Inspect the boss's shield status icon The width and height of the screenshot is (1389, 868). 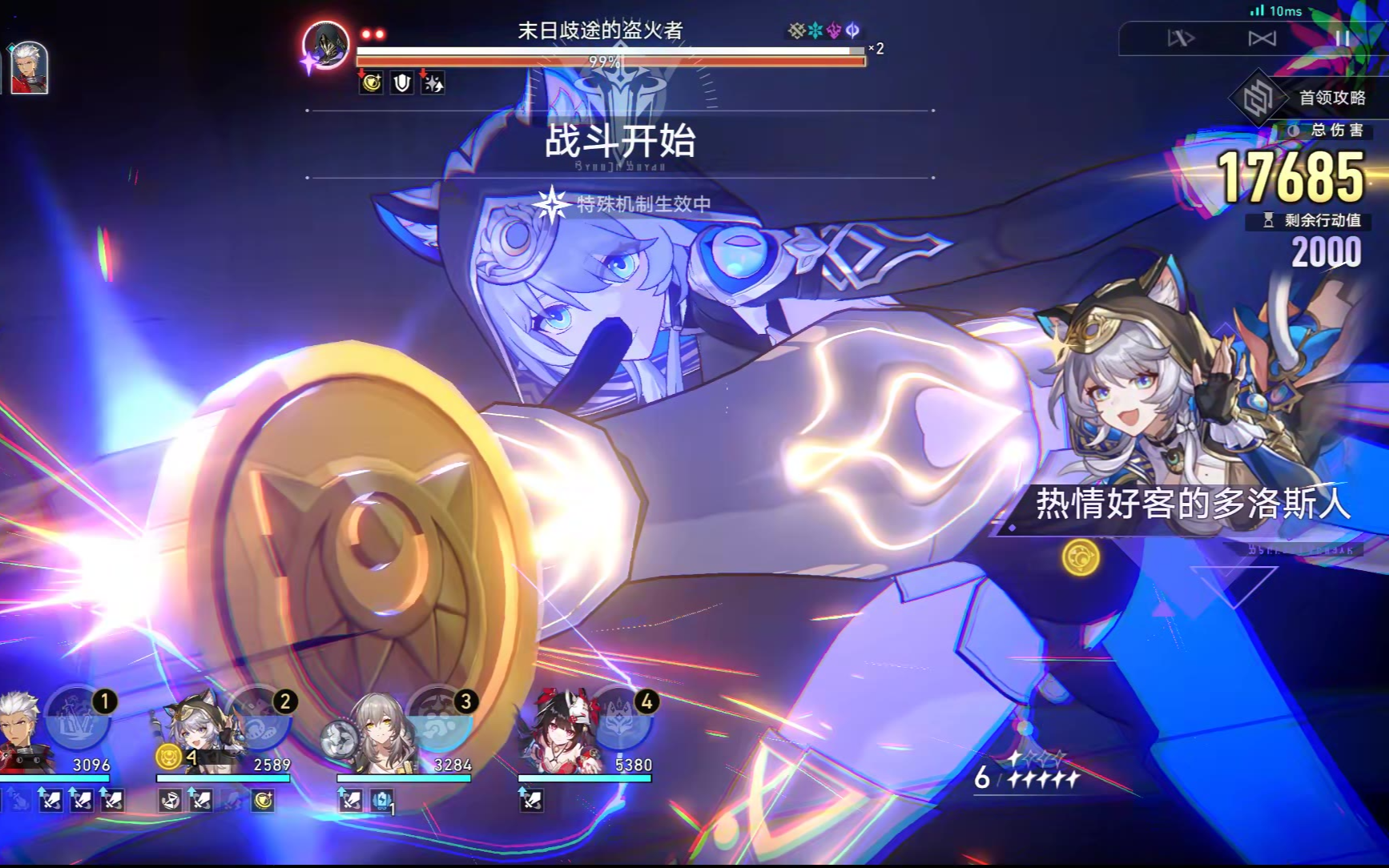pyautogui.click(x=402, y=82)
